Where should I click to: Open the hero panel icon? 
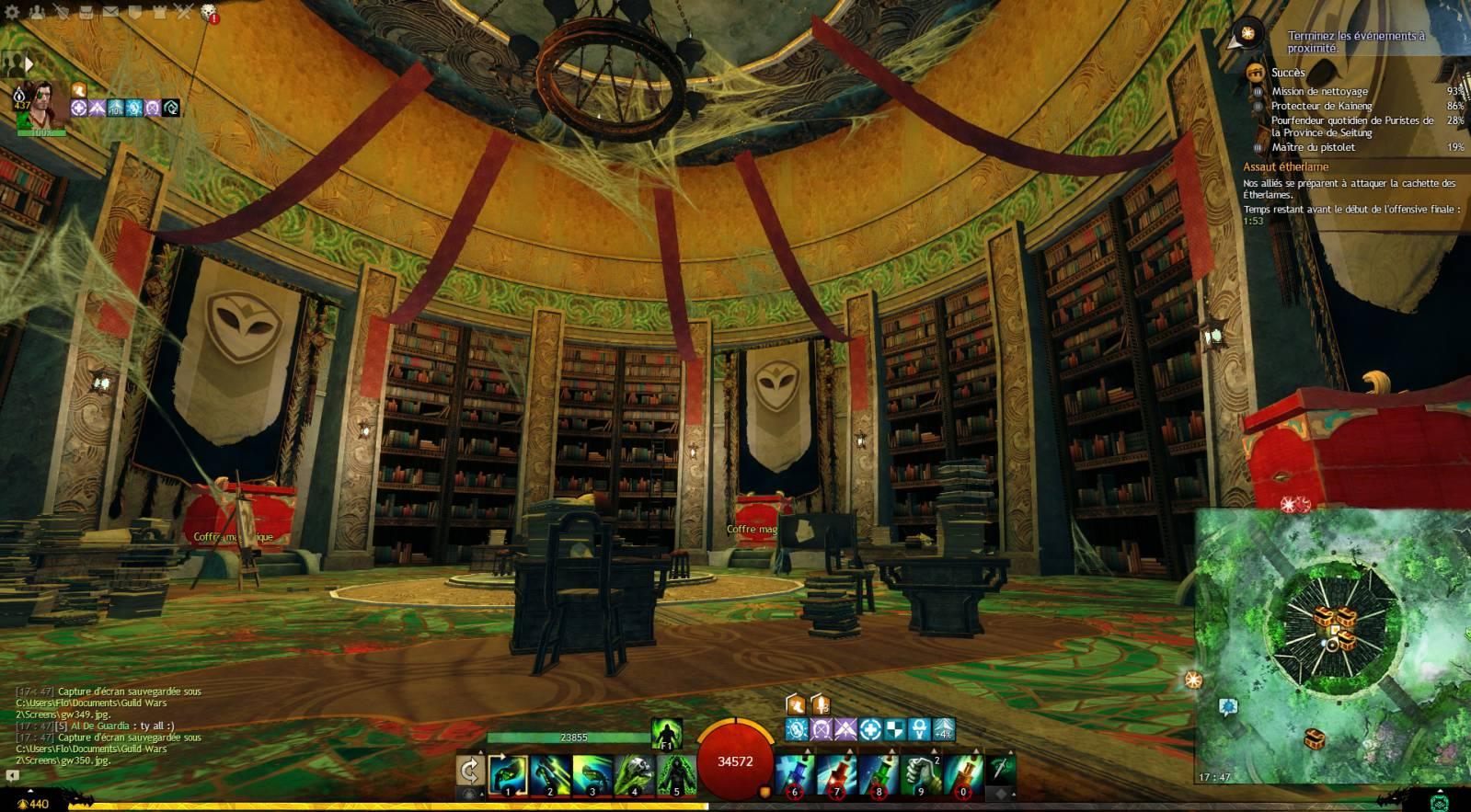pos(61,12)
